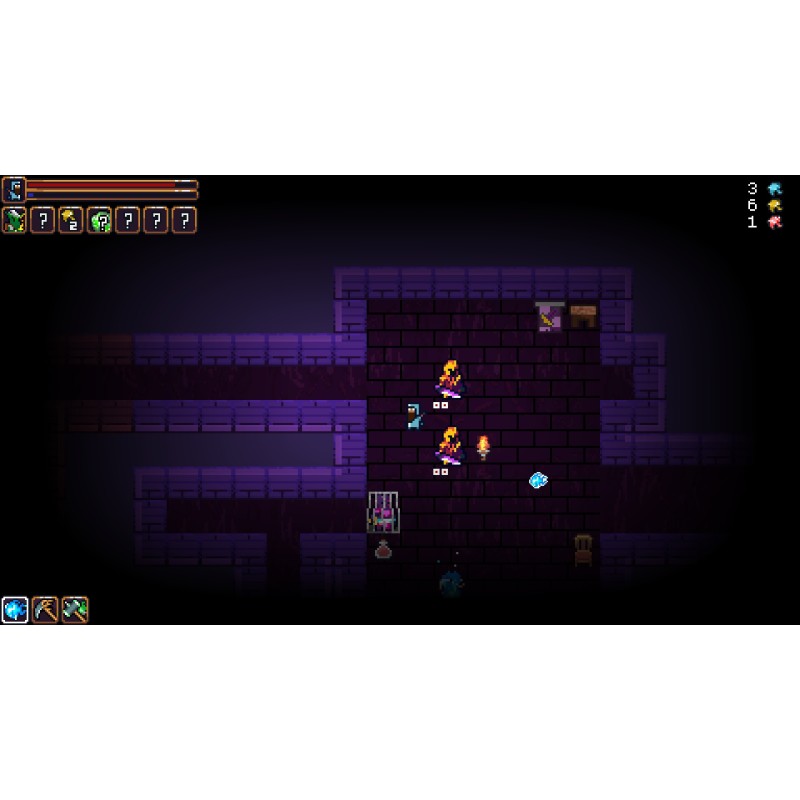Select the gold item slot showing 2

71,220
